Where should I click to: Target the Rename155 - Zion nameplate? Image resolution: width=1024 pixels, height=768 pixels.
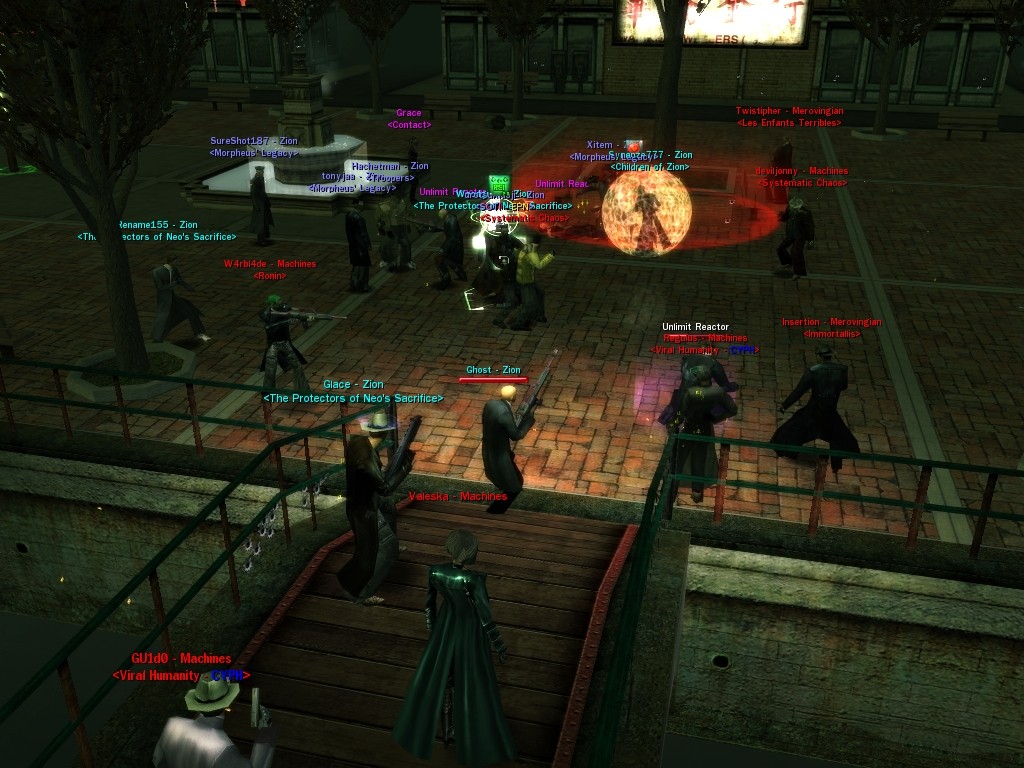point(158,225)
